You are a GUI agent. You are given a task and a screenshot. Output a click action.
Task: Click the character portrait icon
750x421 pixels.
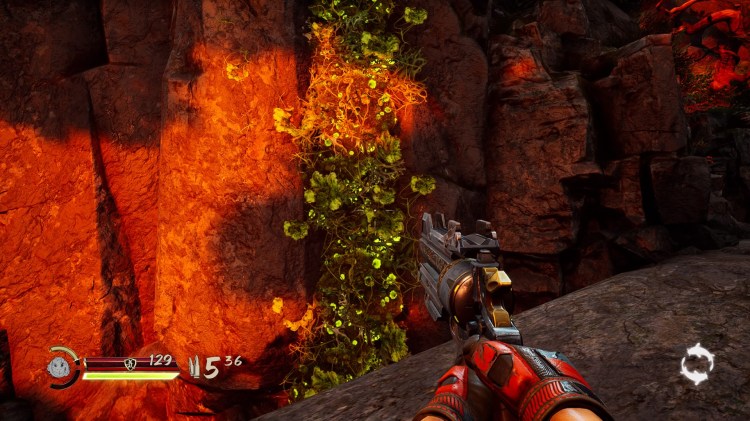(58, 368)
